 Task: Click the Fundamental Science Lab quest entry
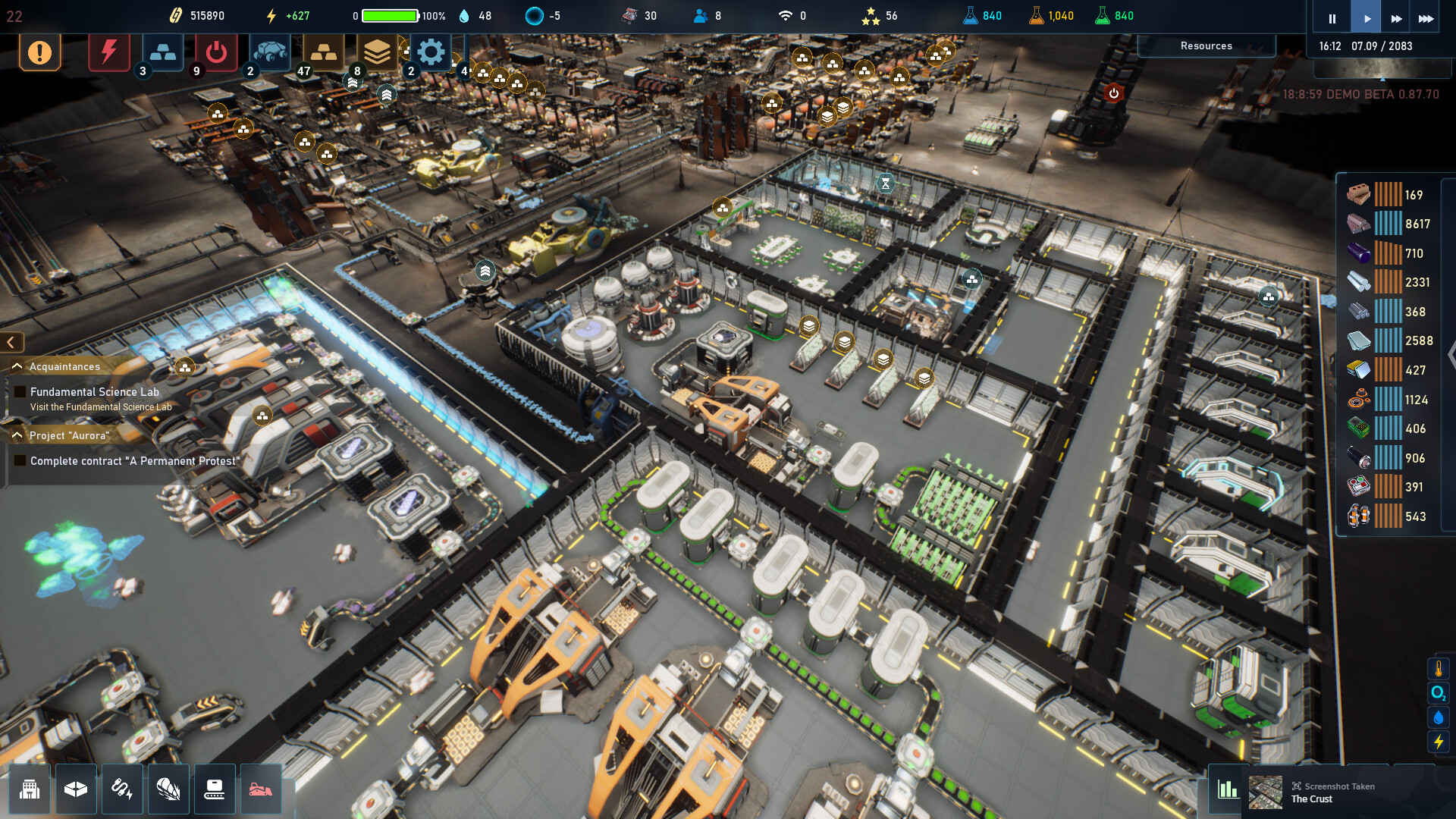tap(93, 392)
